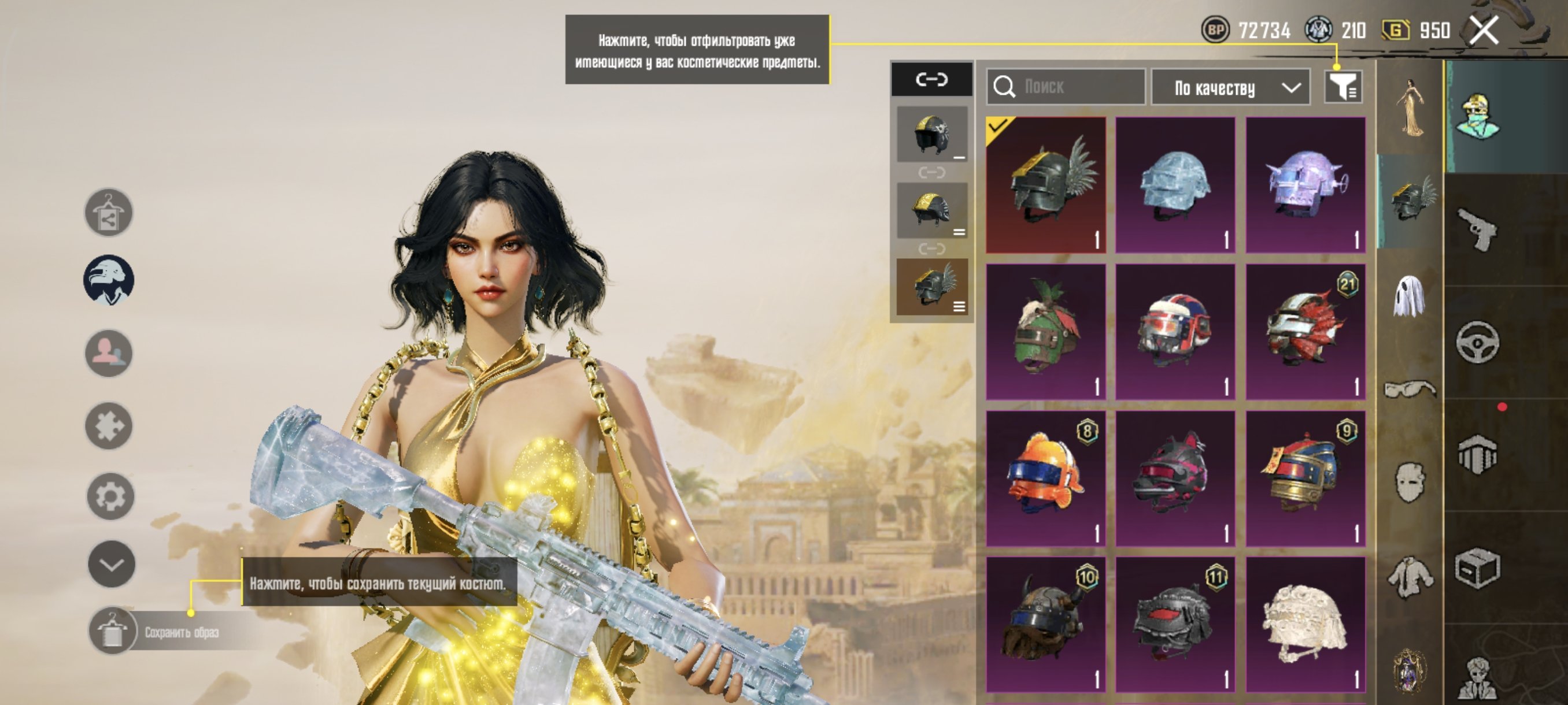
Task: Pick the green leafy helmet skin
Action: (1046, 332)
